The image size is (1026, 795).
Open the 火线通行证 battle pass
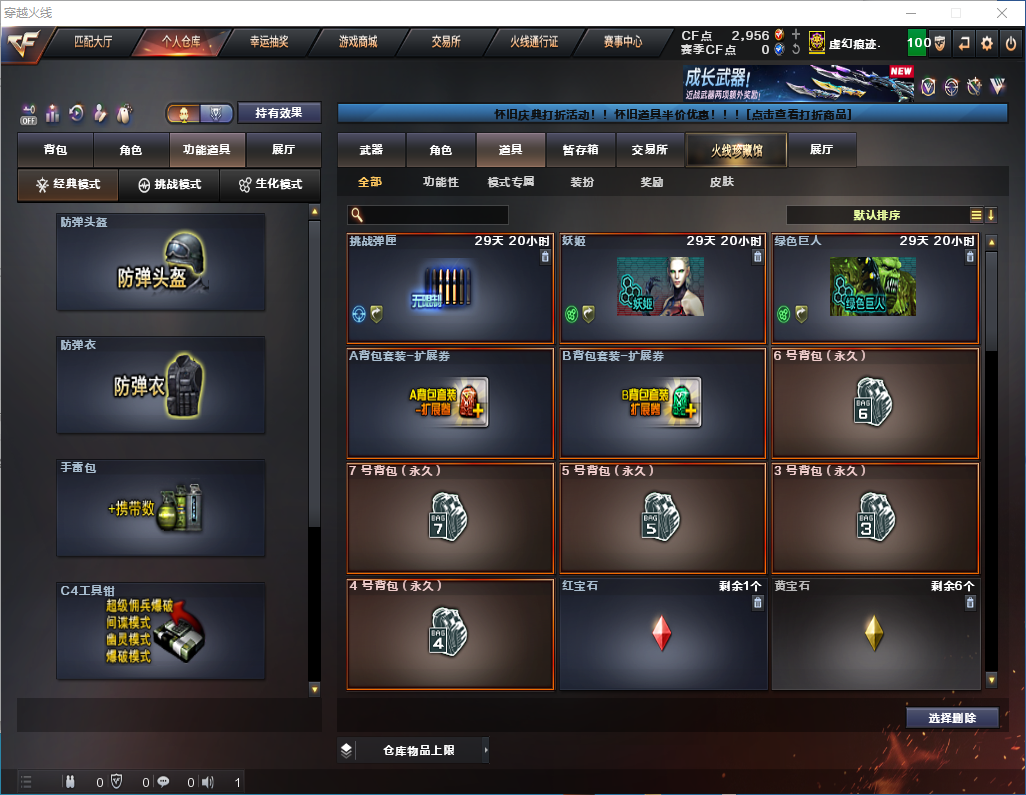(534, 42)
